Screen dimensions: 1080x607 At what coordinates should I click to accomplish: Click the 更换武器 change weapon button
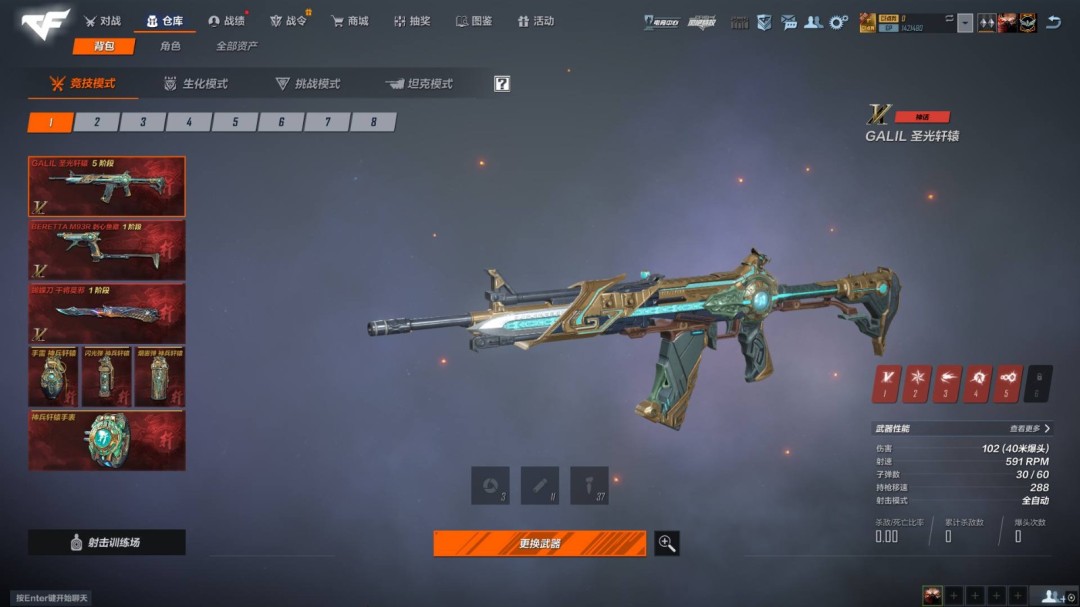click(539, 543)
